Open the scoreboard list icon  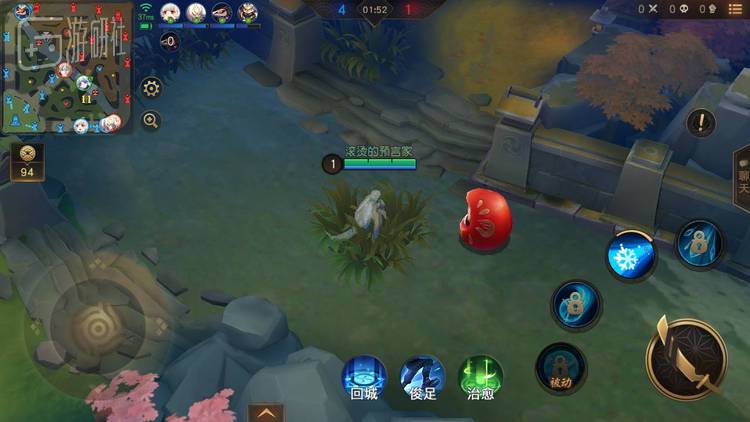736,9
